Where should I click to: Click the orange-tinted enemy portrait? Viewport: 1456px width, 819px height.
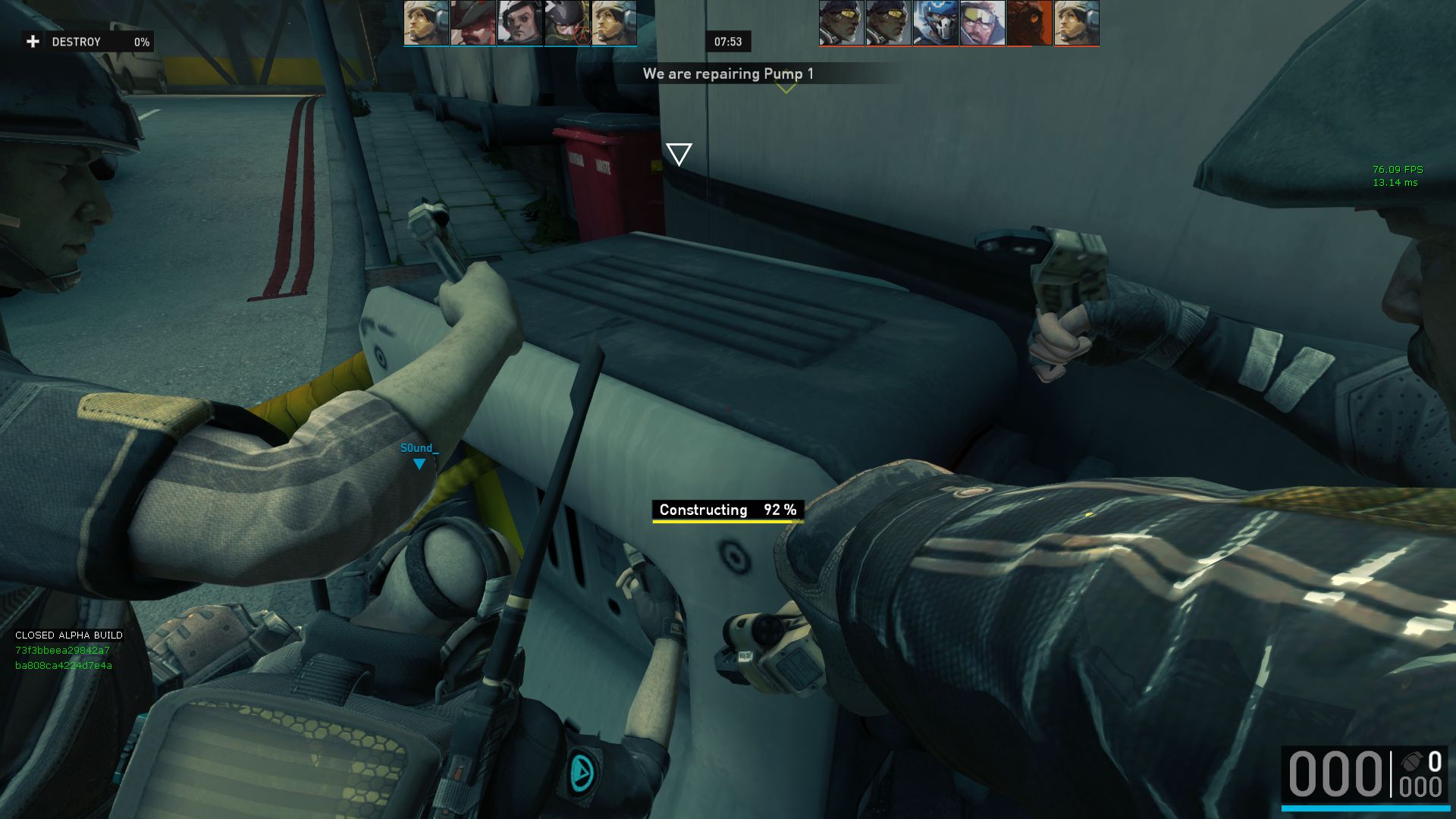[1030, 24]
